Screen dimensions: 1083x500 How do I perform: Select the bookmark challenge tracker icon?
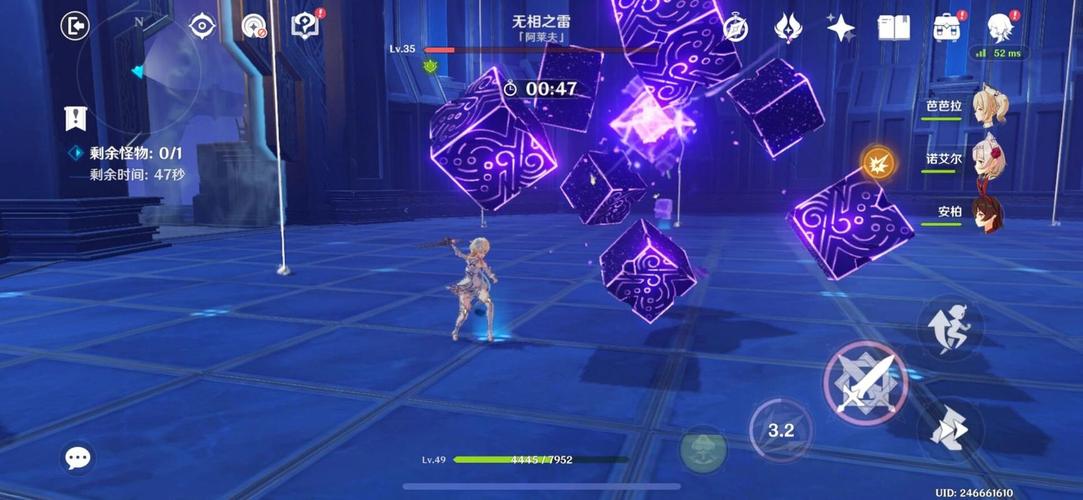[75, 118]
